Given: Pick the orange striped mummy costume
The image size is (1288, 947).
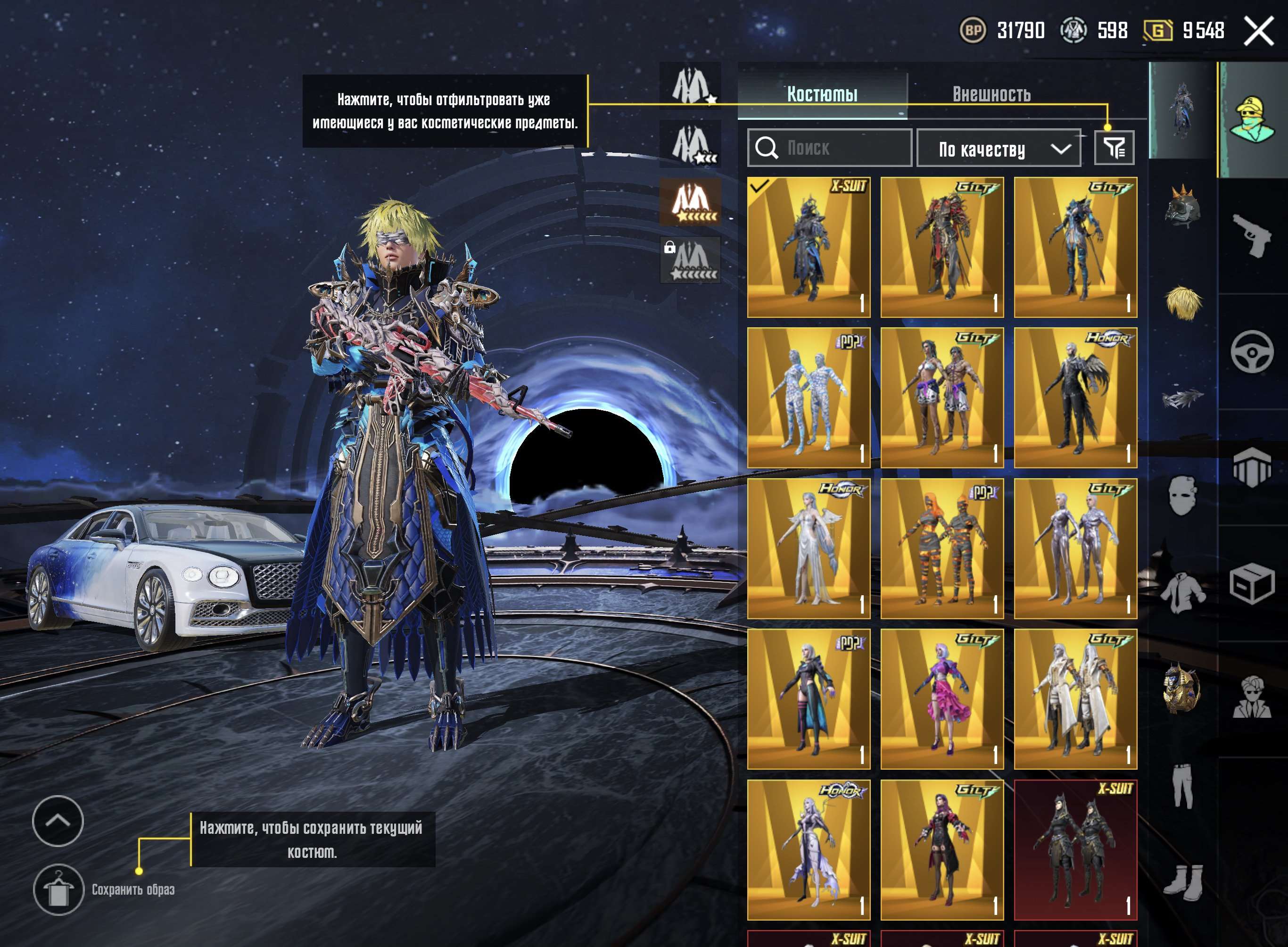Looking at the screenshot, I should click(x=942, y=548).
